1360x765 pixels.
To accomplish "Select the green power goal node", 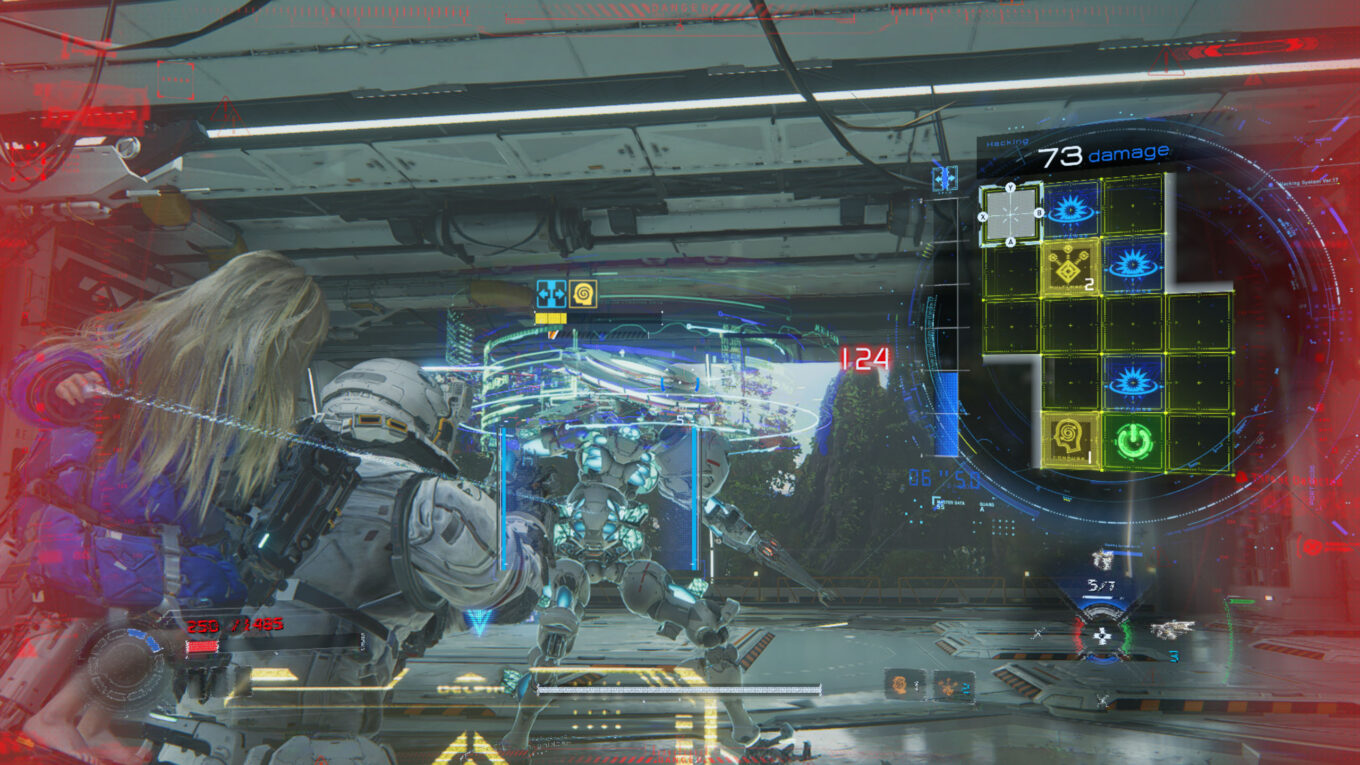I will pos(1133,440).
